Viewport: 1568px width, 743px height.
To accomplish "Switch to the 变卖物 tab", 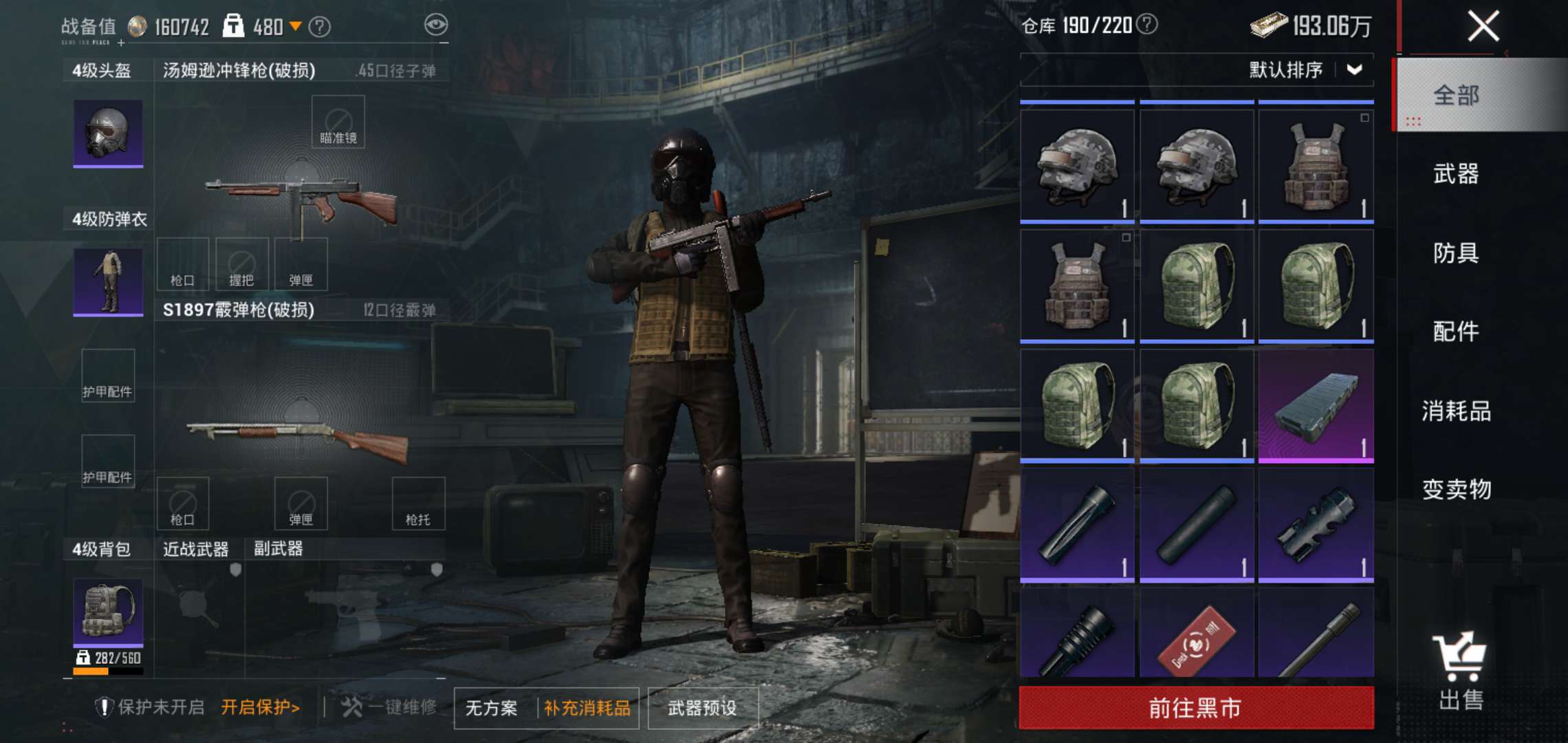I will pos(1456,489).
